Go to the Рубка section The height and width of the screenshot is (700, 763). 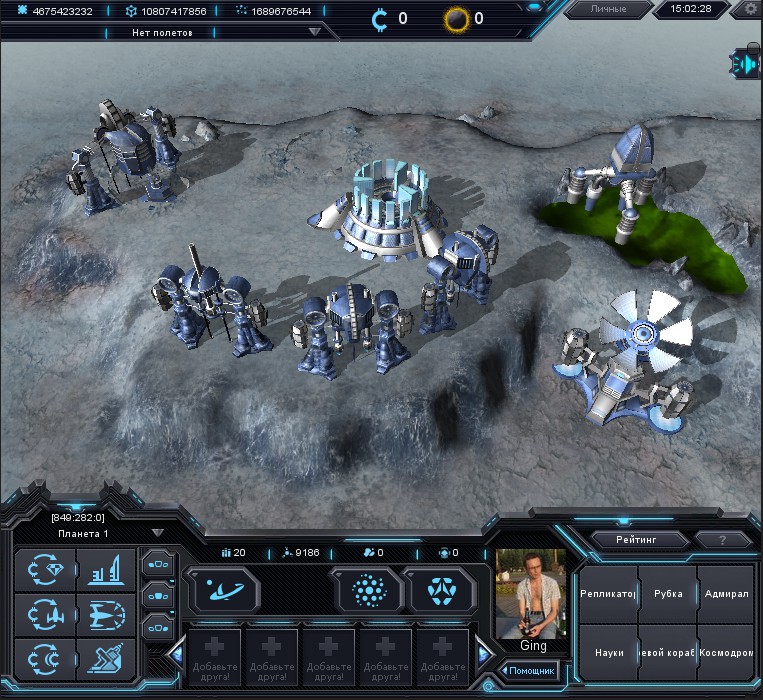(668, 593)
